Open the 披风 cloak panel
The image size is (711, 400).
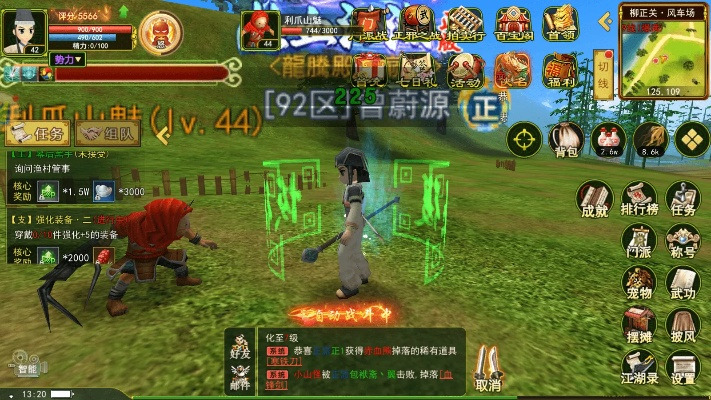coord(683,327)
